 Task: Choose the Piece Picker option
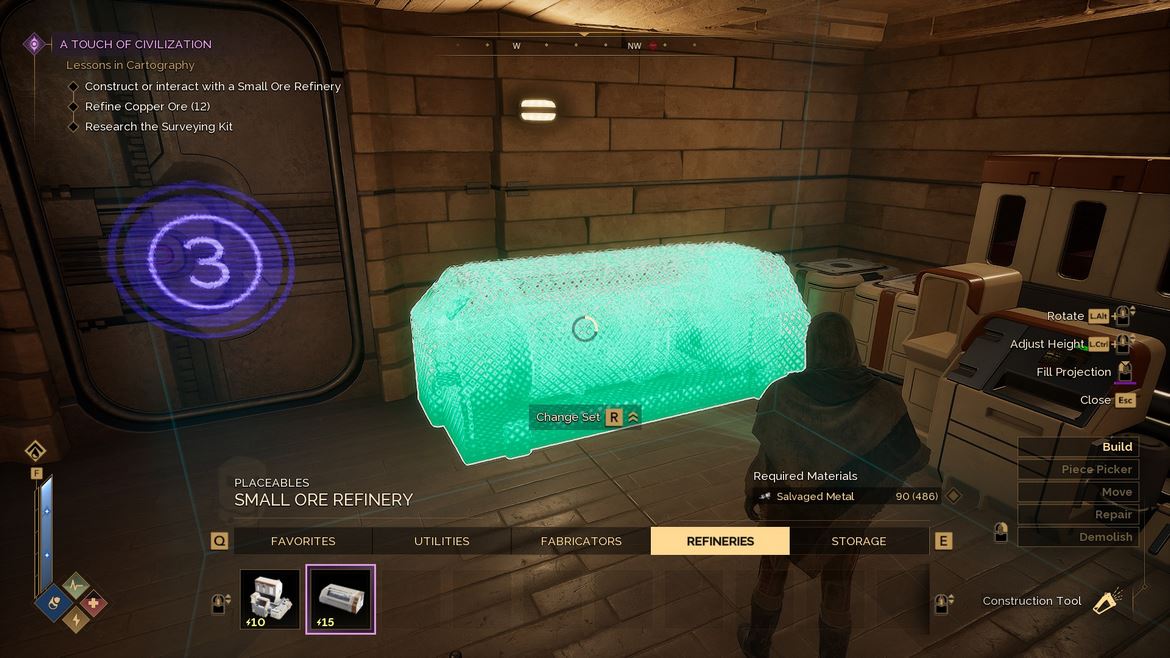[x=1077, y=469]
